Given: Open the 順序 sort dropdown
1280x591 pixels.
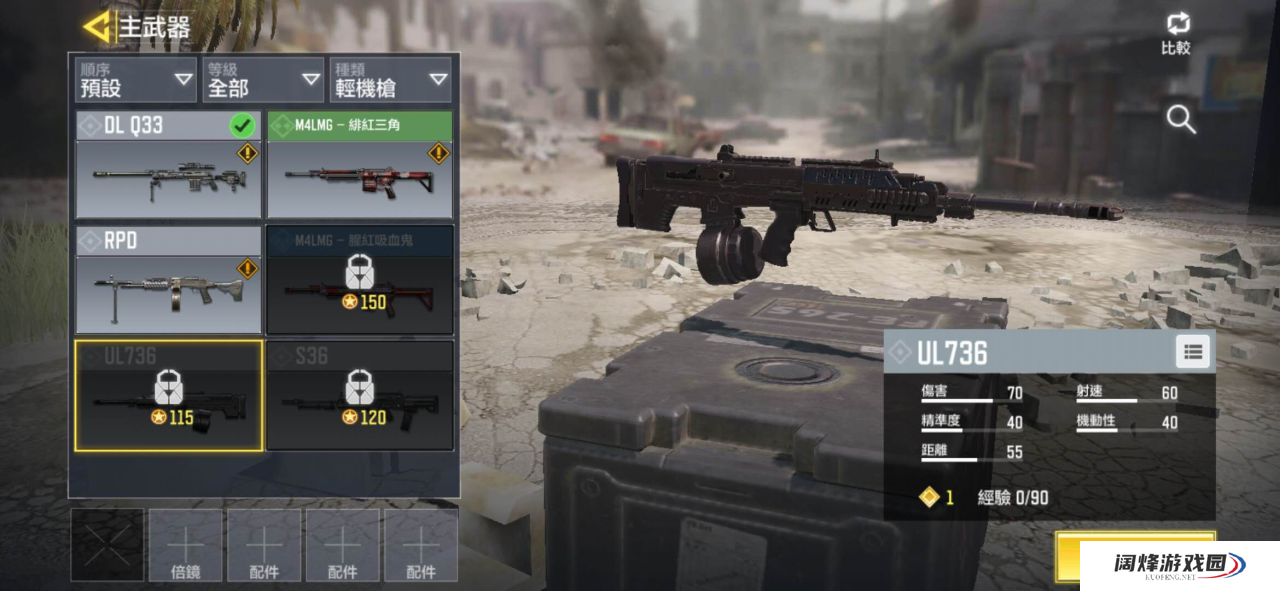Looking at the screenshot, I should pyautogui.click(x=135, y=80).
